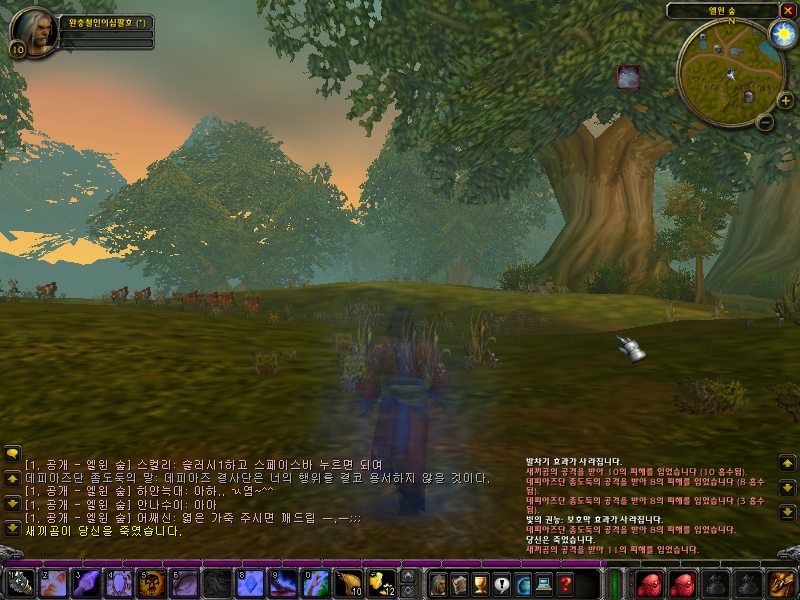Close the minimap with the X button

coord(788,10)
